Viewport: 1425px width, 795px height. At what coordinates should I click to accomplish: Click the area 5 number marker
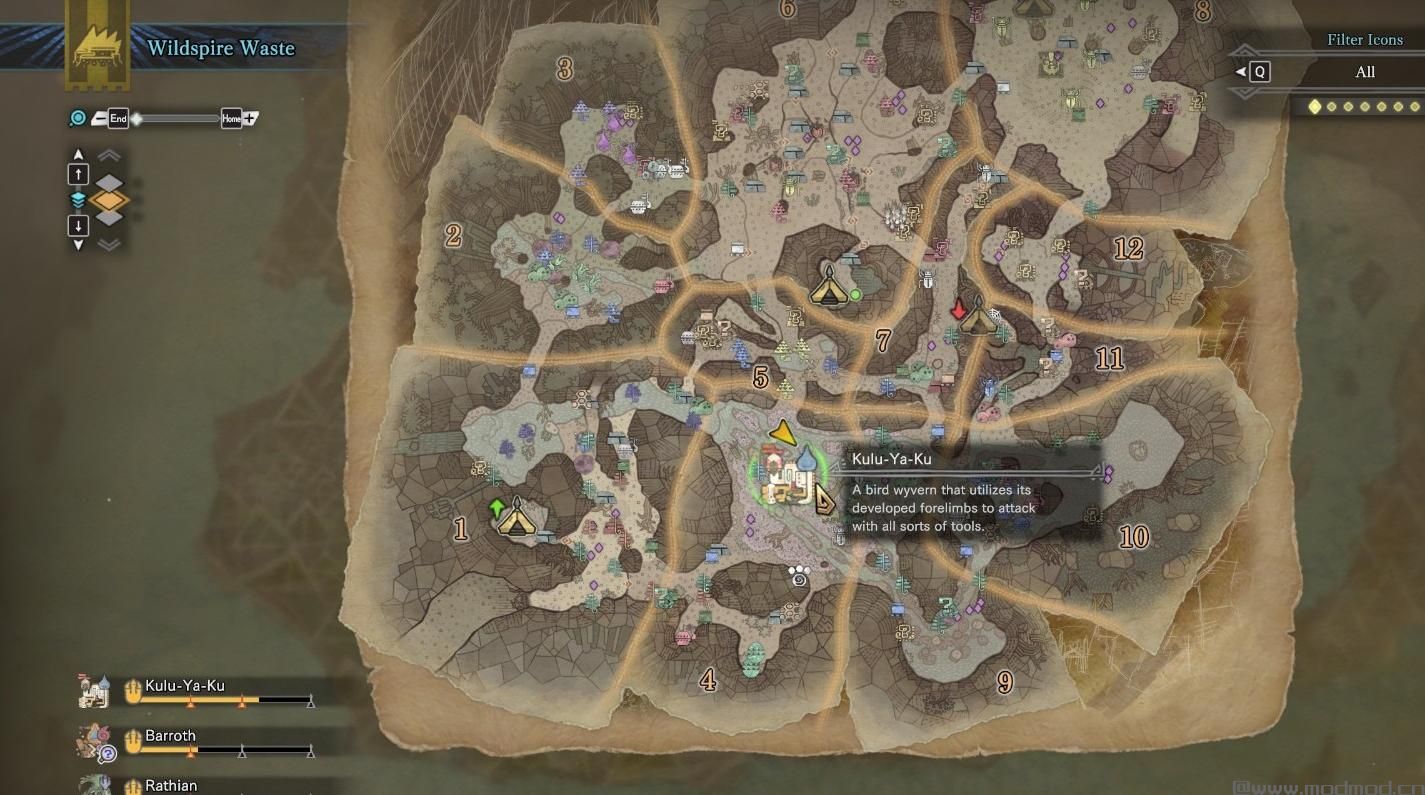[x=761, y=378]
